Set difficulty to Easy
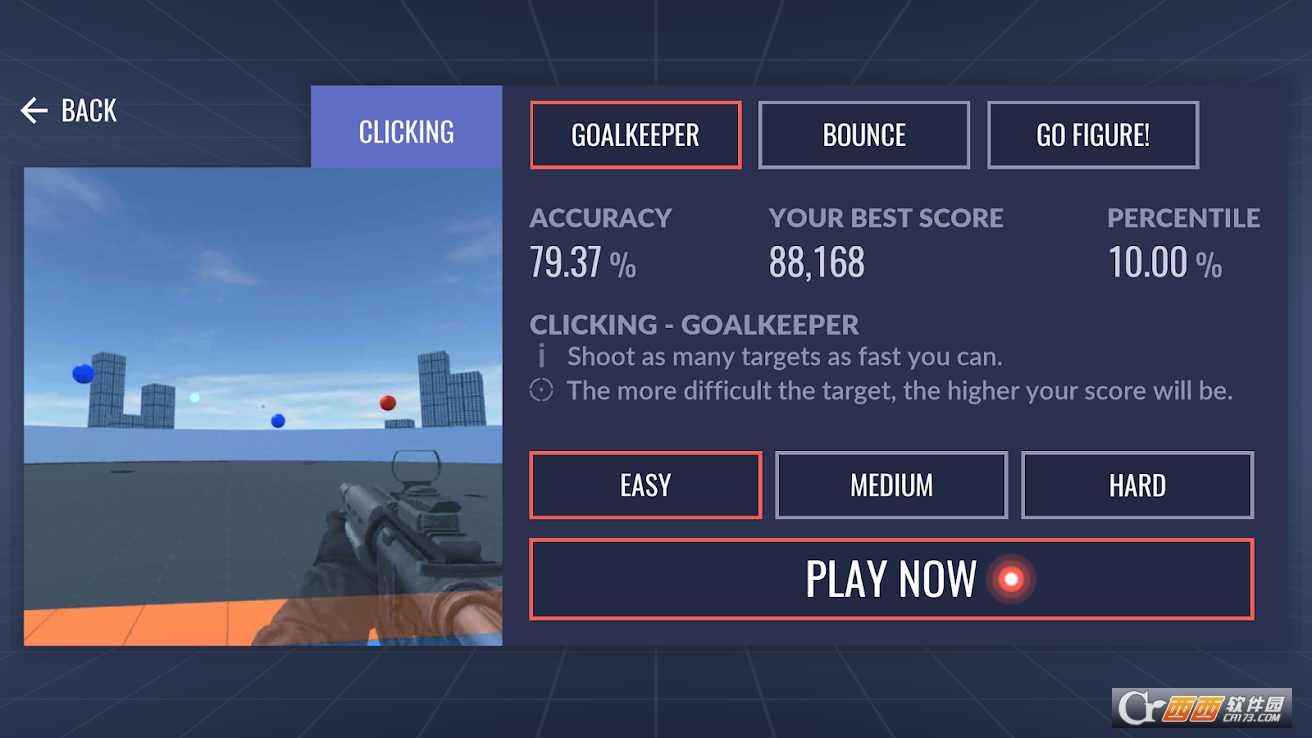Screen dimensions: 1312x738 (645, 485)
